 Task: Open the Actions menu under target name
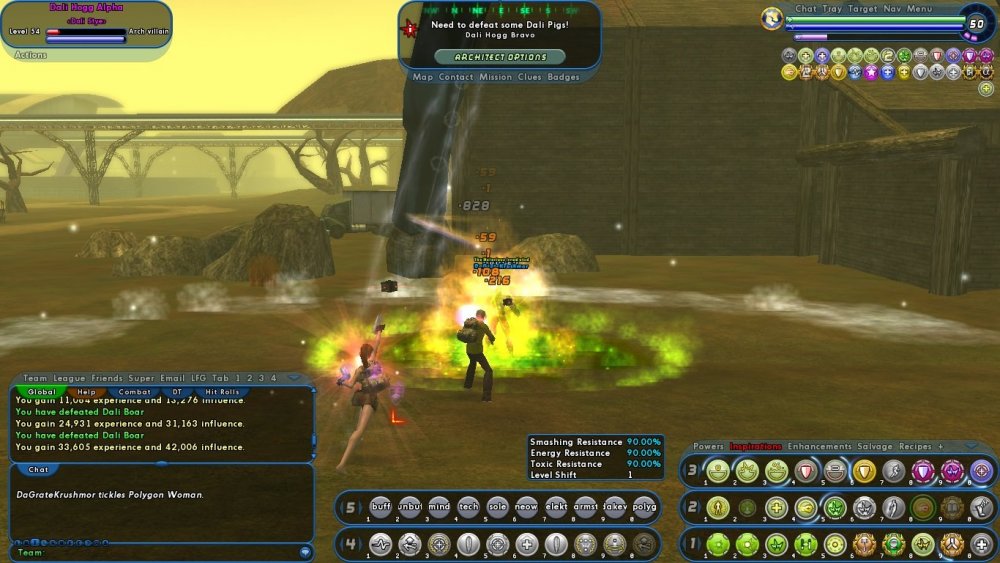pos(31,55)
